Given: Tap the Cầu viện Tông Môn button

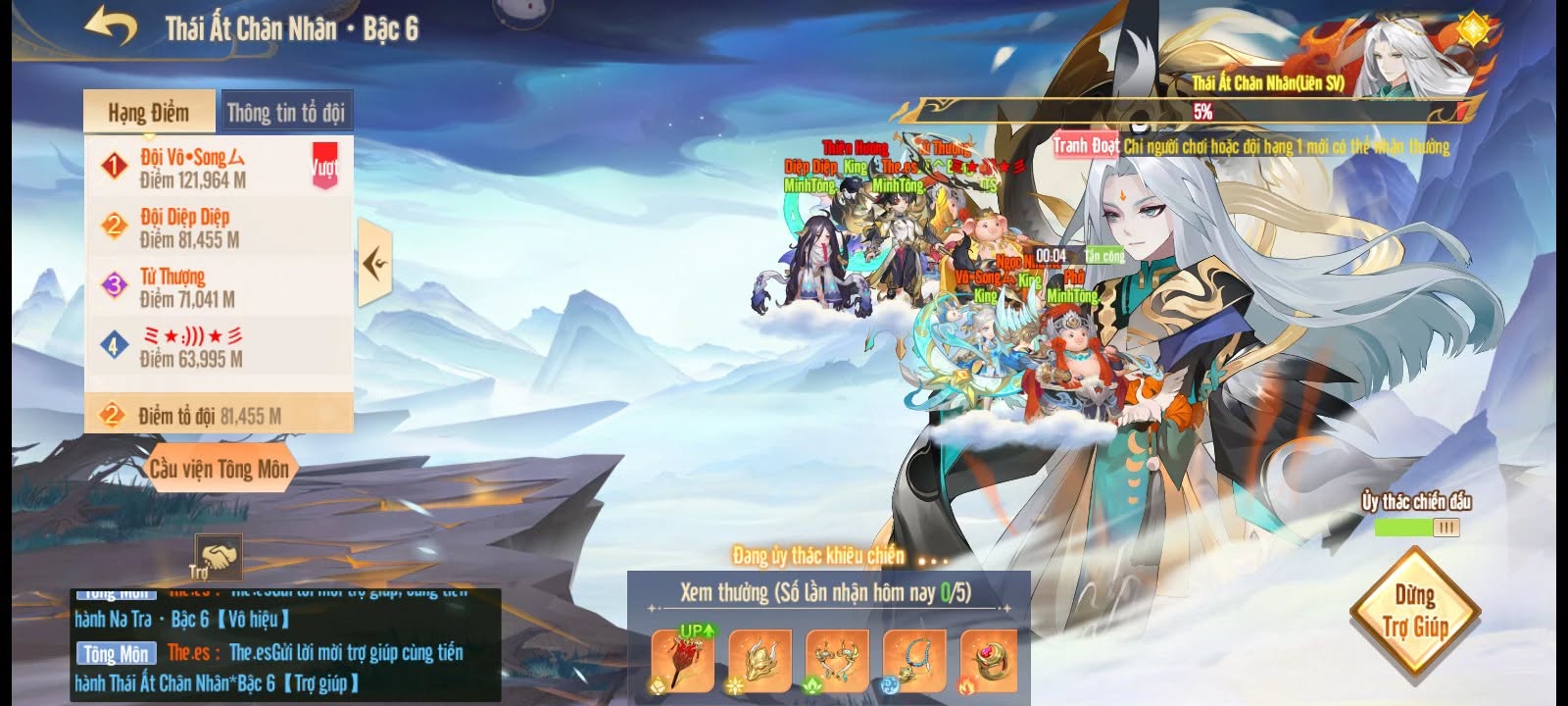Looking at the screenshot, I should [218, 470].
